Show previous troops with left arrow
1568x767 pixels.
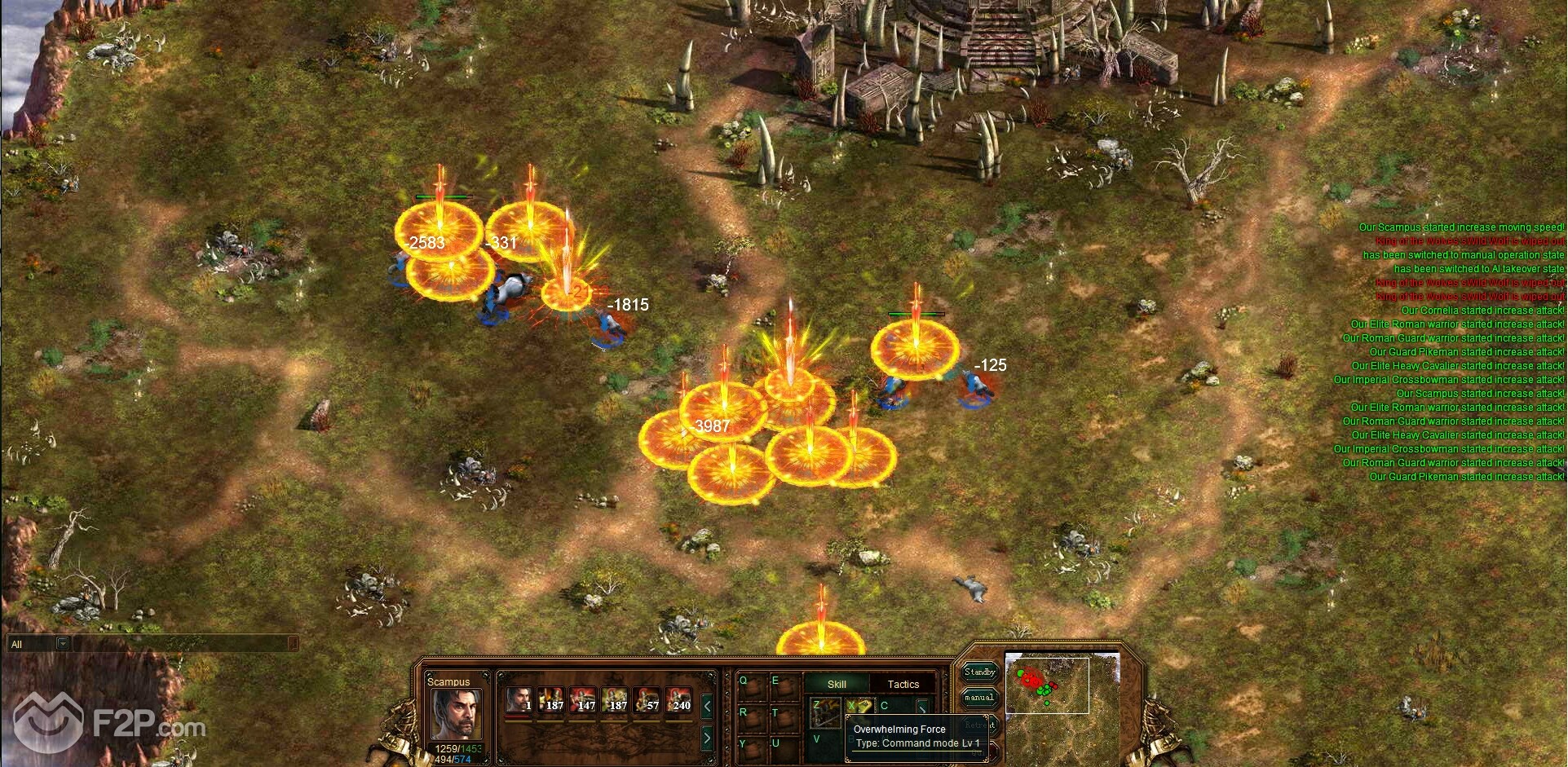(x=707, y=707)
